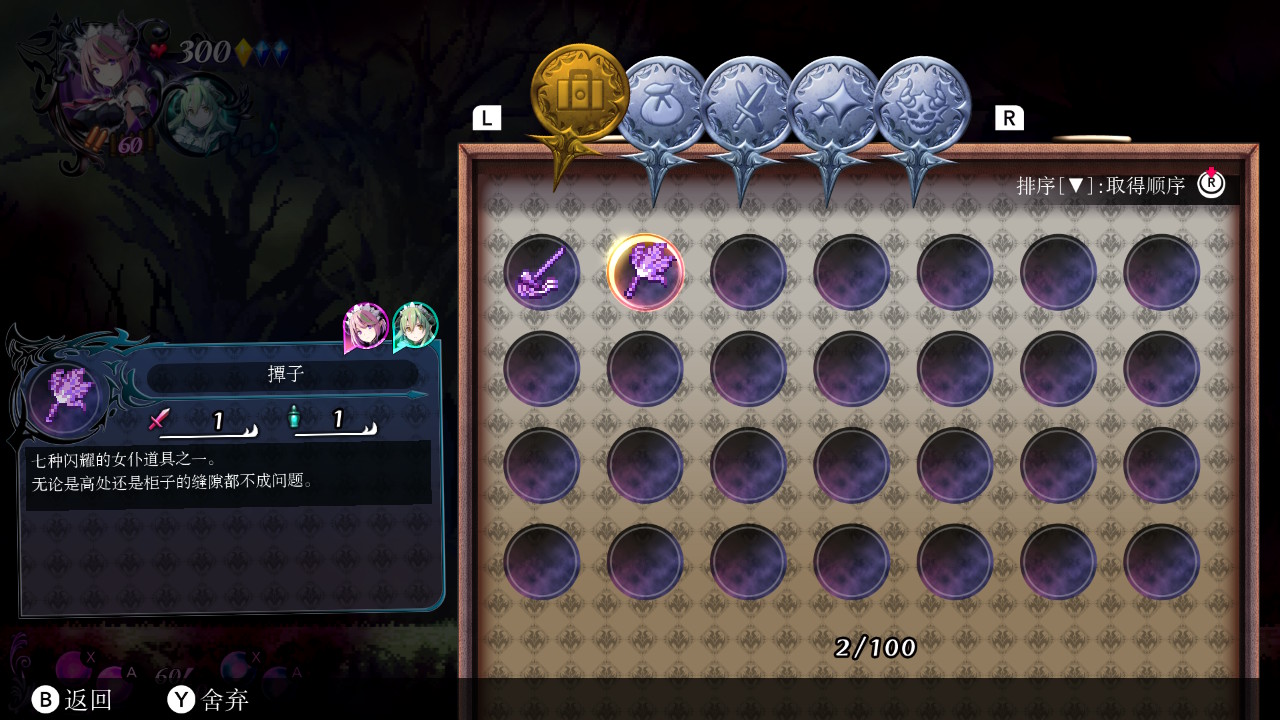This screenshot has height=720, width=1280.
Task: Open the demon mask tab
Action: tap(920, 105)
